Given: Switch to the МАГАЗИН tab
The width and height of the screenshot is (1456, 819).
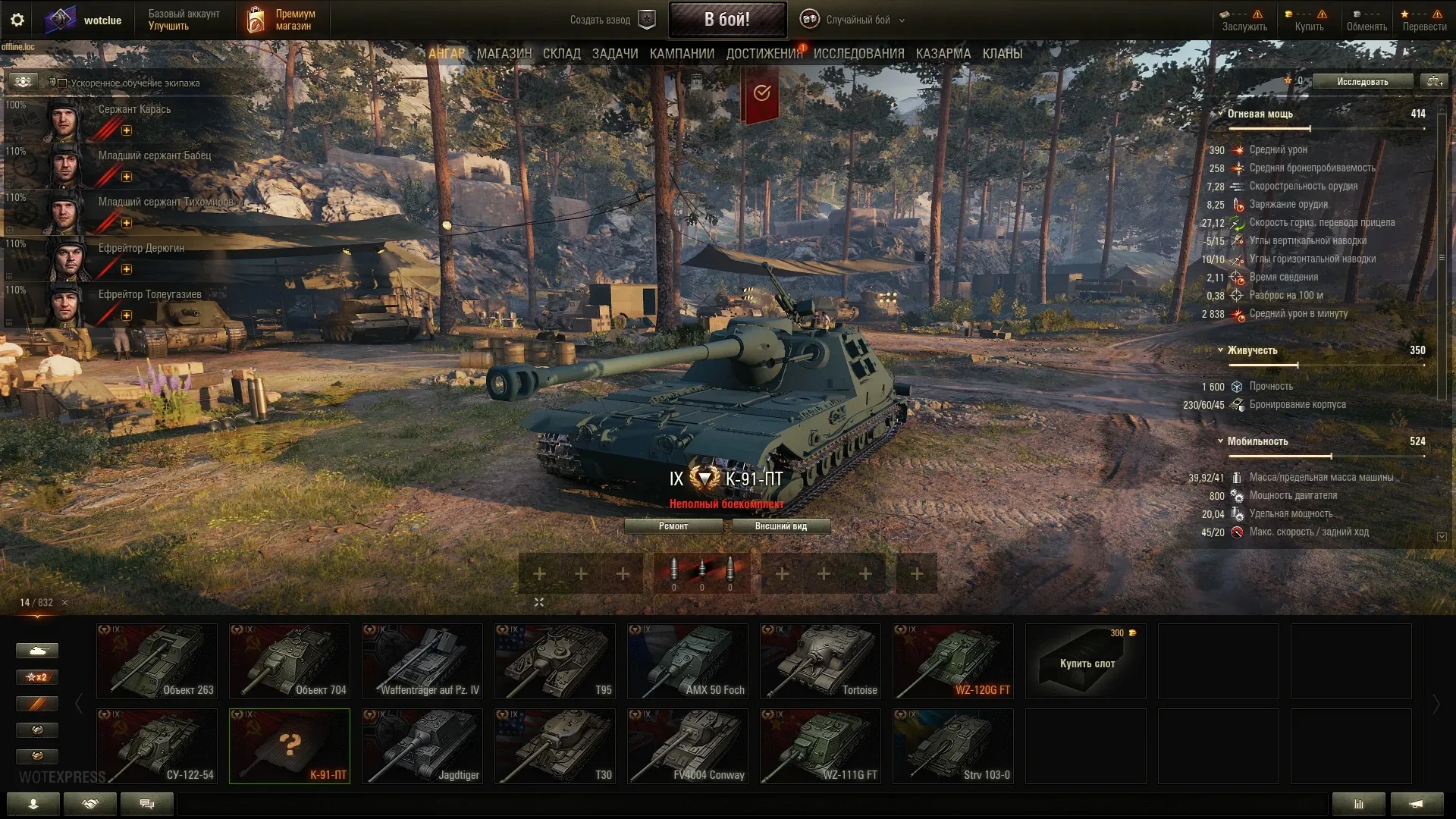Looking at the screenshot, I should coord(504,54).
